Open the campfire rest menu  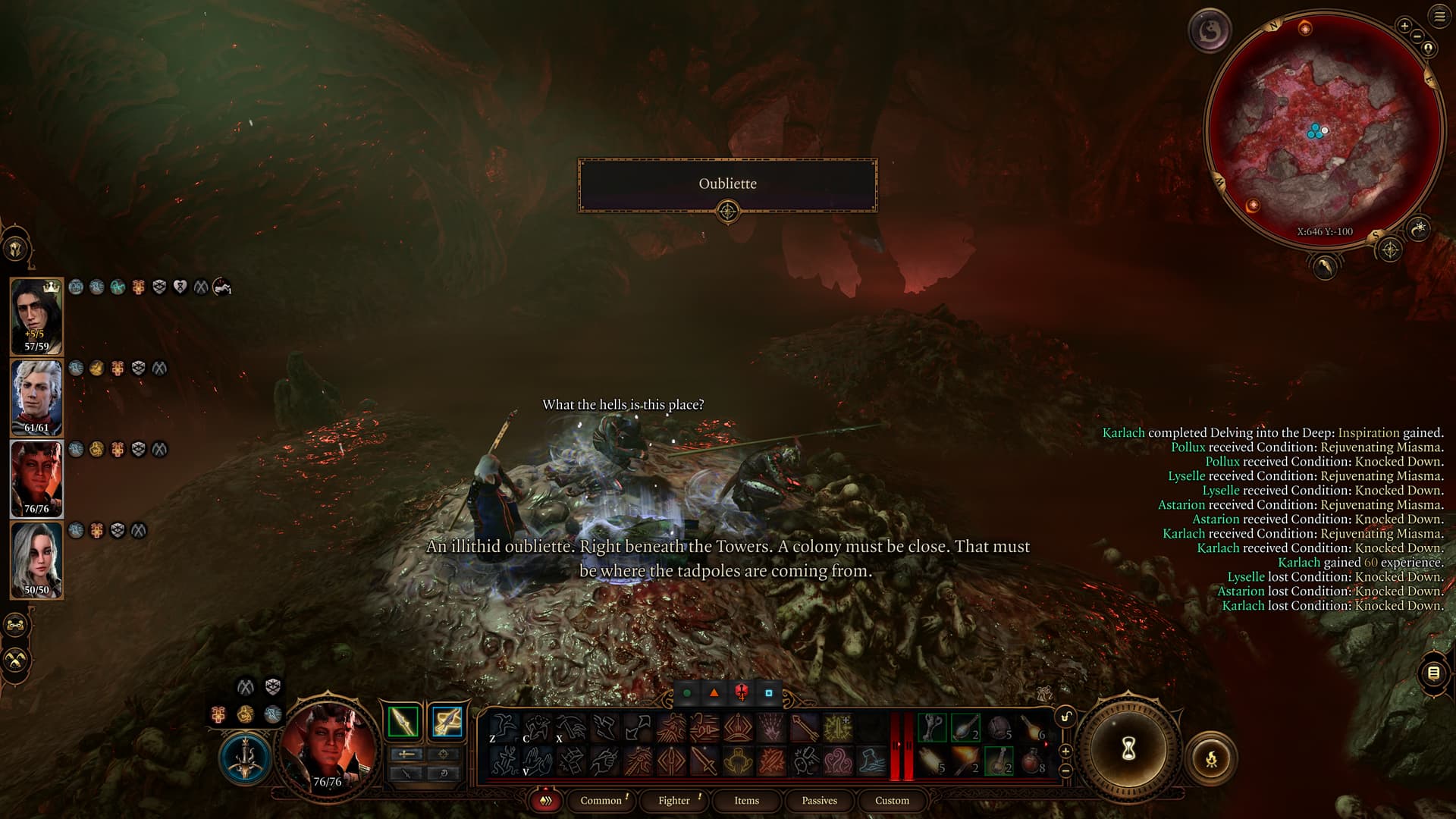tap(1210, 758)
